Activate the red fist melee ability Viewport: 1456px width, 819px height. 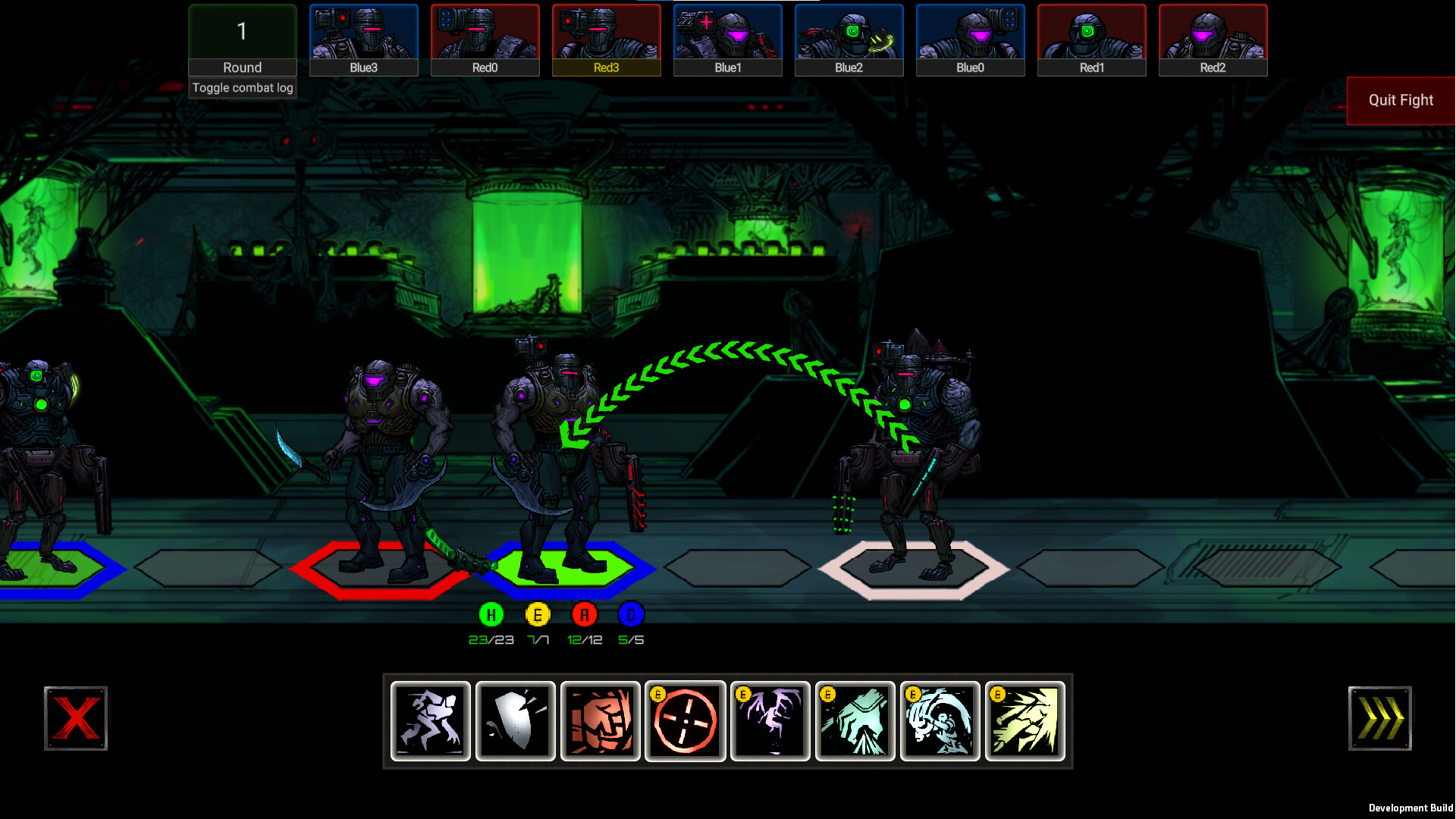[x=600, y=720]
